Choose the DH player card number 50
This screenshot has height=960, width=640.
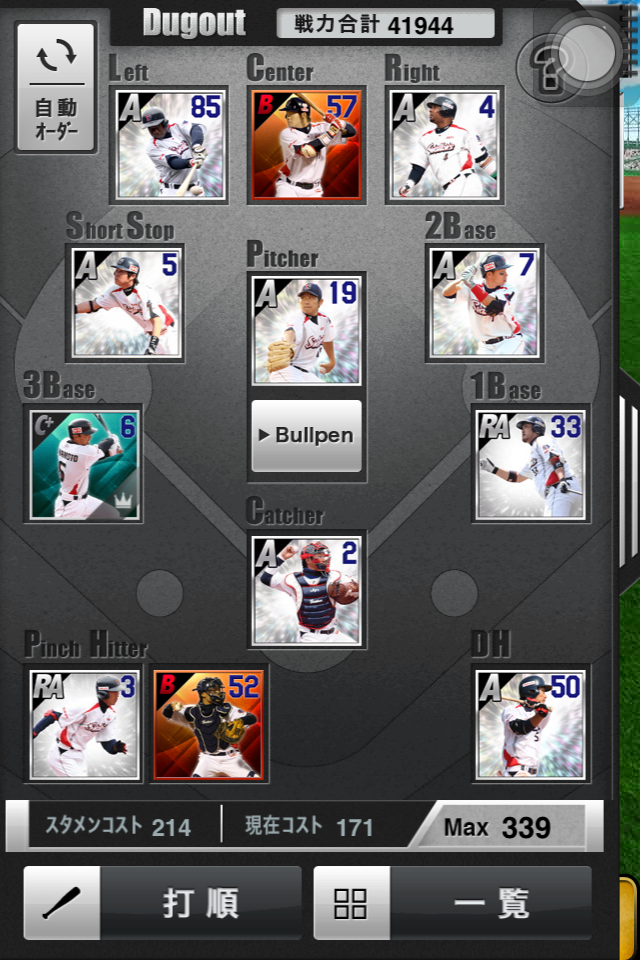529,724
